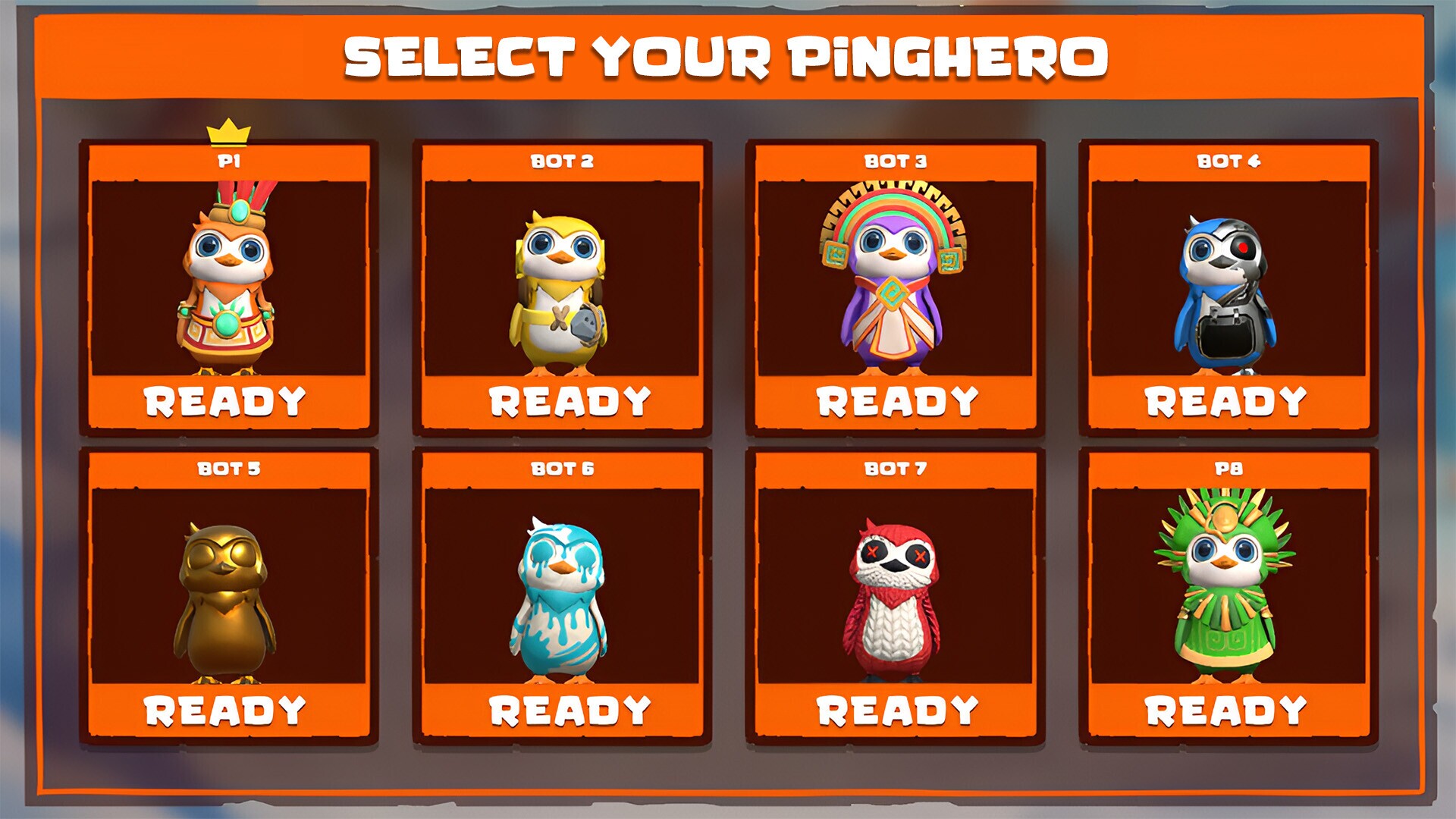Click the golden crown above the P1 panel
Viewport: 1456px width, 819px height.
click(x=230, y=130)
